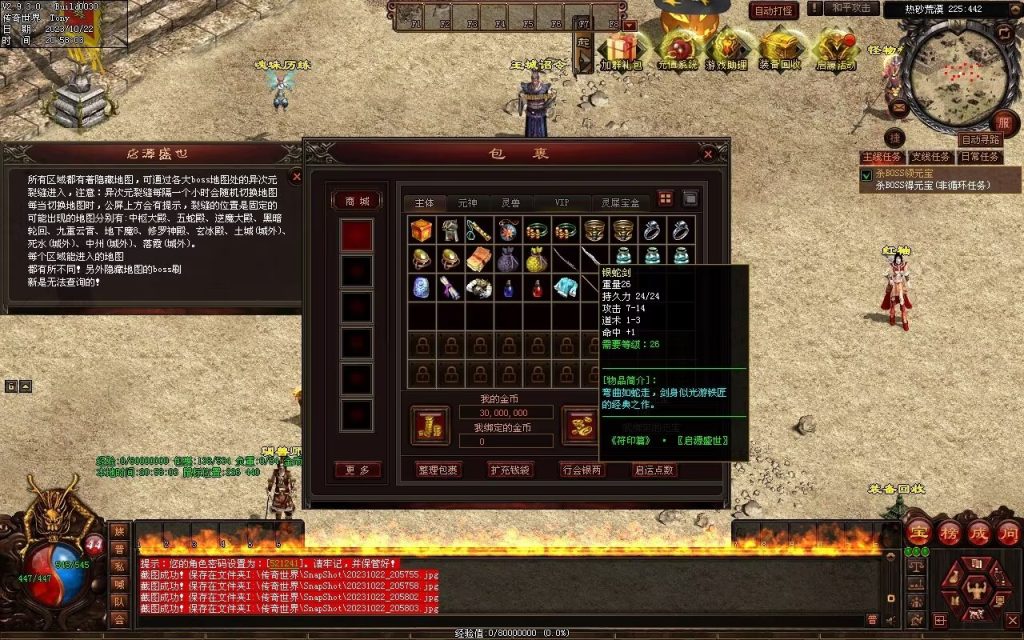The height and width of the screenshot is (640, 1024).
Task: Select the orange gift box item
Action: coord(422,230)
